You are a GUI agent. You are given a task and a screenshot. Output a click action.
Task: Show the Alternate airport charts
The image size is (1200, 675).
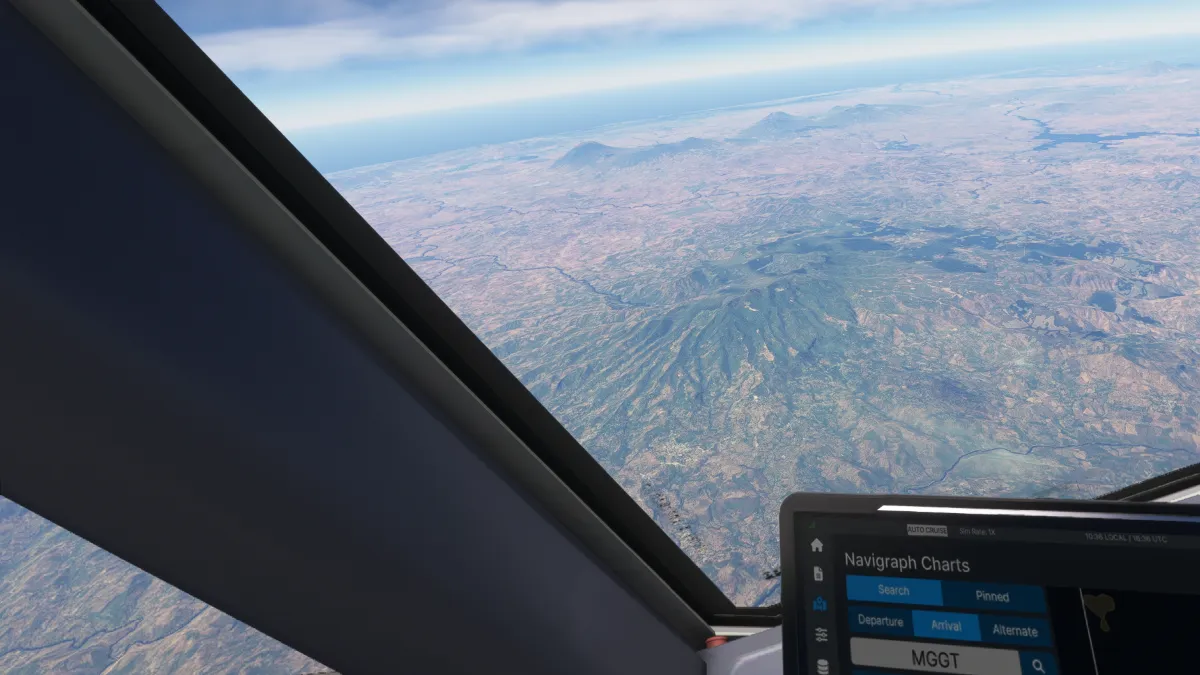(1016, 631)
